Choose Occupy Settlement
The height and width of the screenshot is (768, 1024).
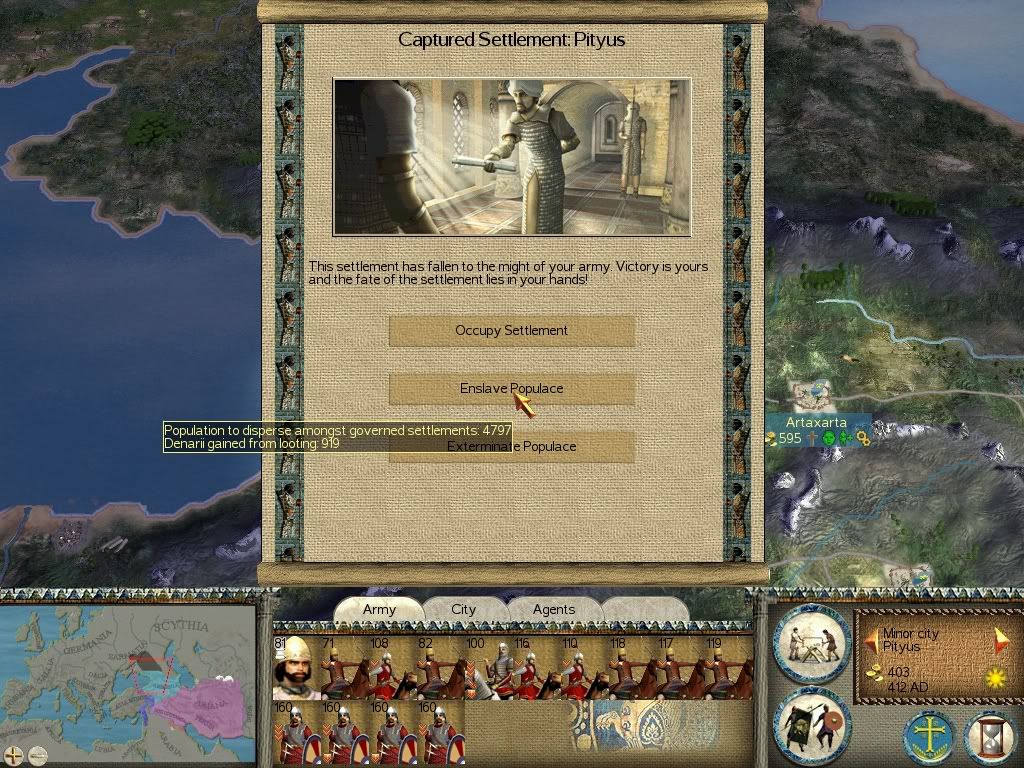(x=511, y=331)
